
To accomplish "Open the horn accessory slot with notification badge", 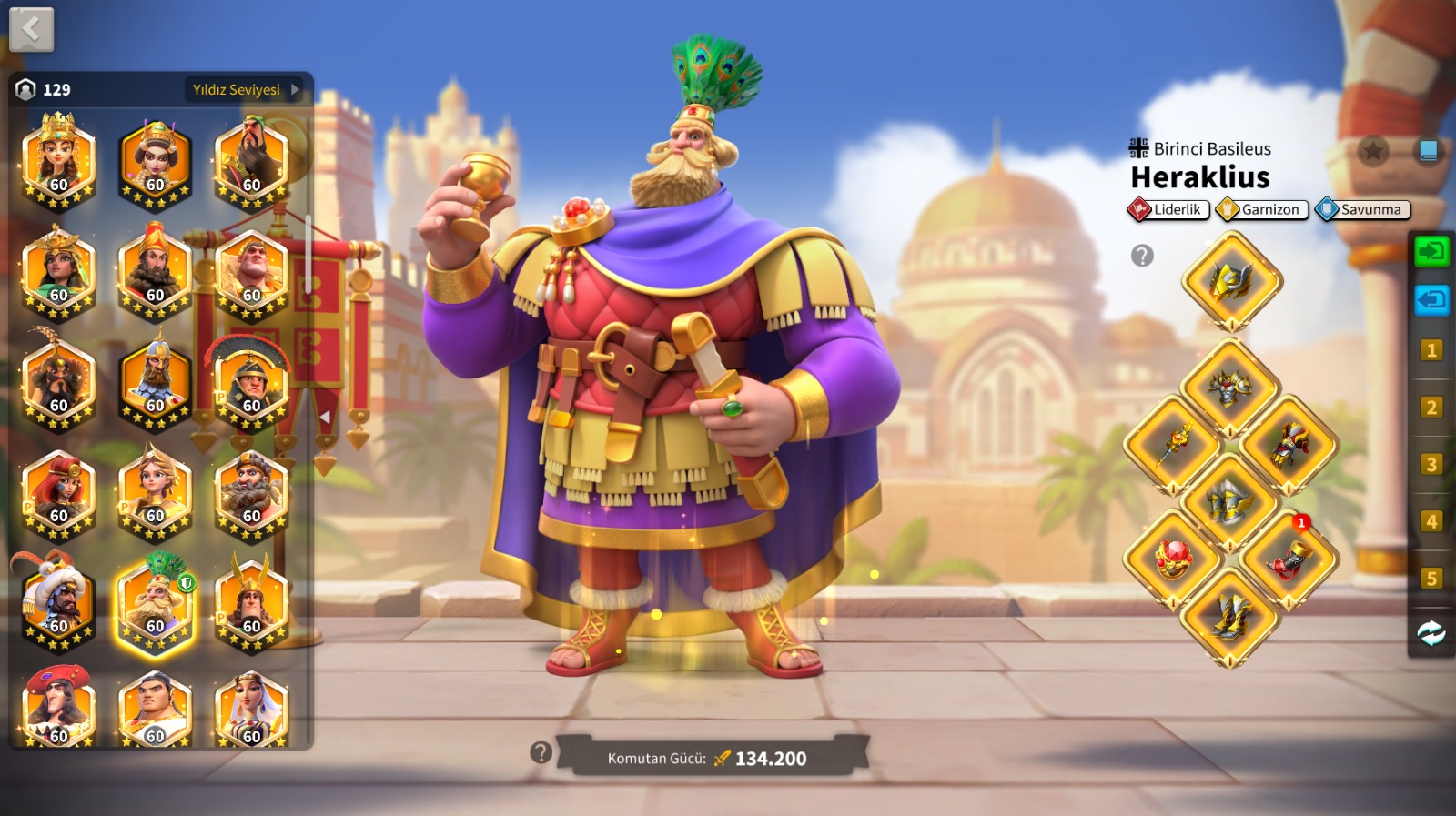I will coord(1287,559).
